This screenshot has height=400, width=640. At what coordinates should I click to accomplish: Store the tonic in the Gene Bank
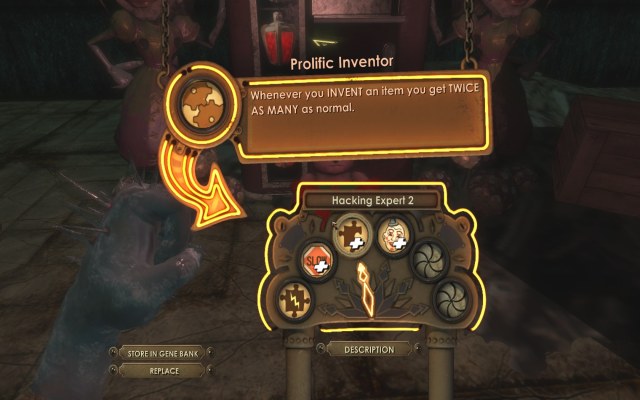161,354
